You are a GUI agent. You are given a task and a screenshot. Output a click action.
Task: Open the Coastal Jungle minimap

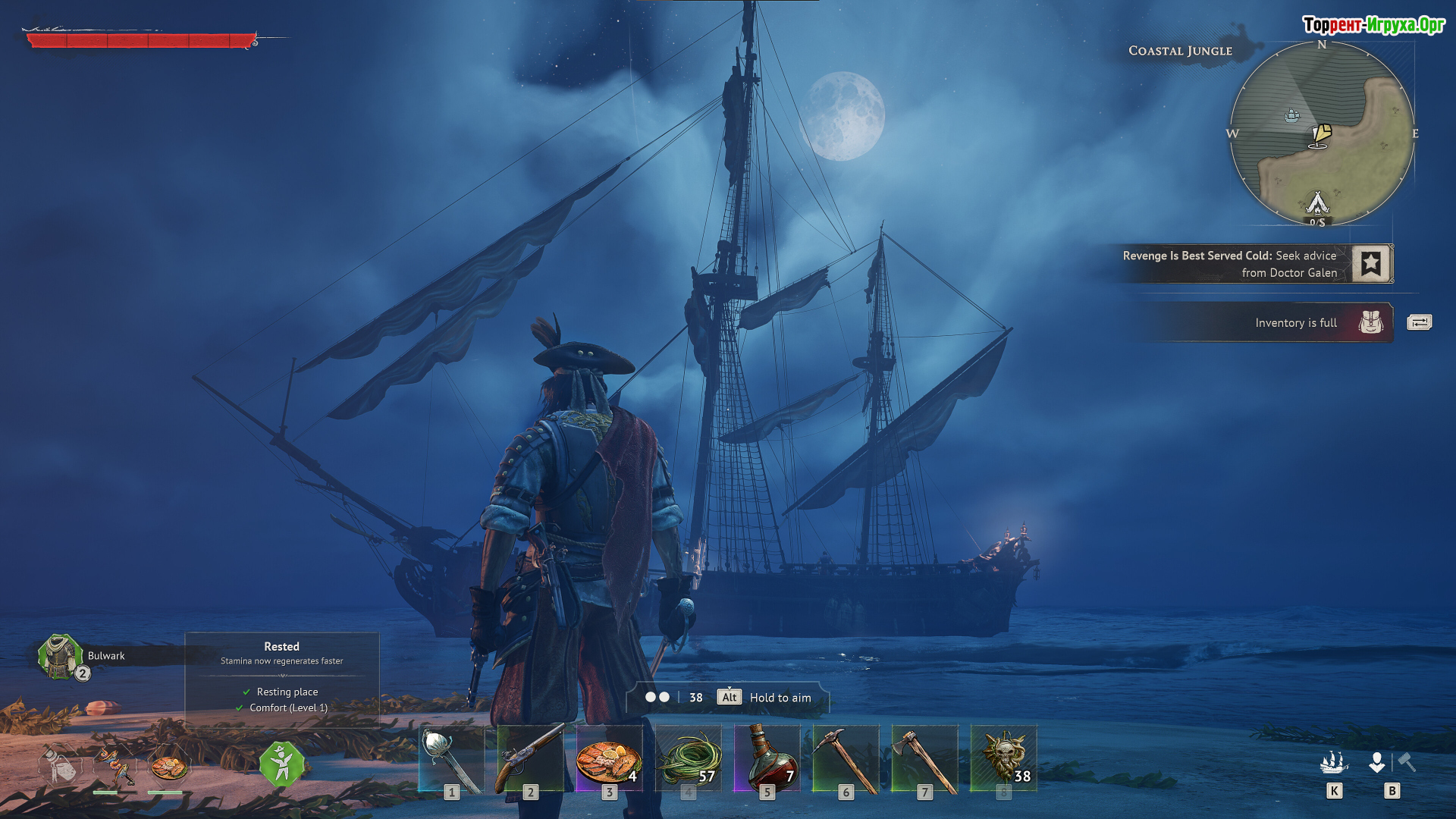[x=1321, y=133]
